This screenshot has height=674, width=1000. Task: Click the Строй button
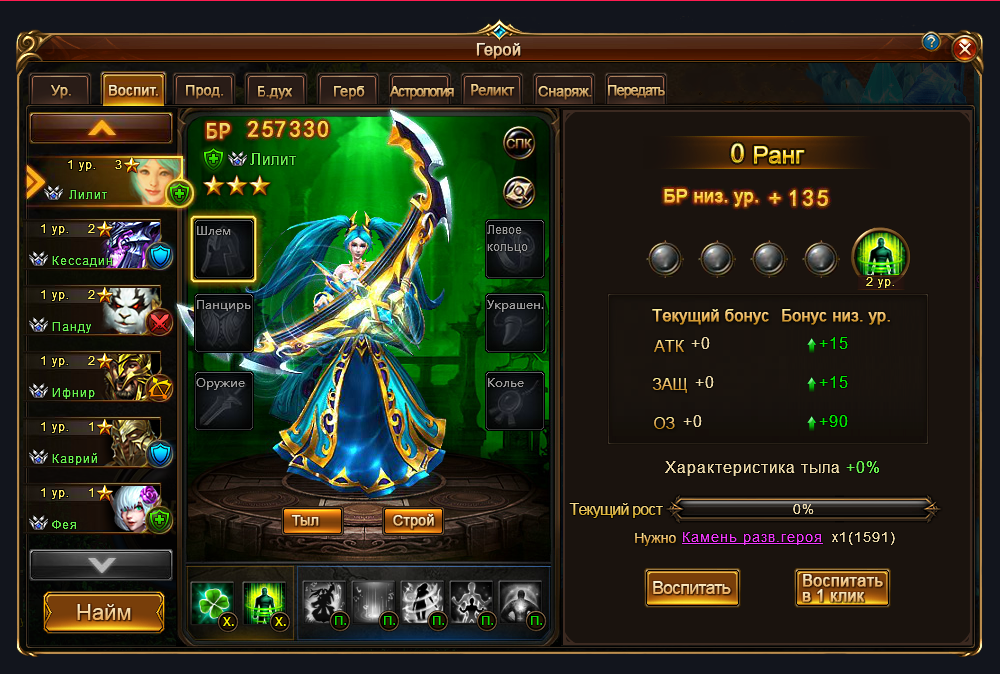(x=413, y=520)
